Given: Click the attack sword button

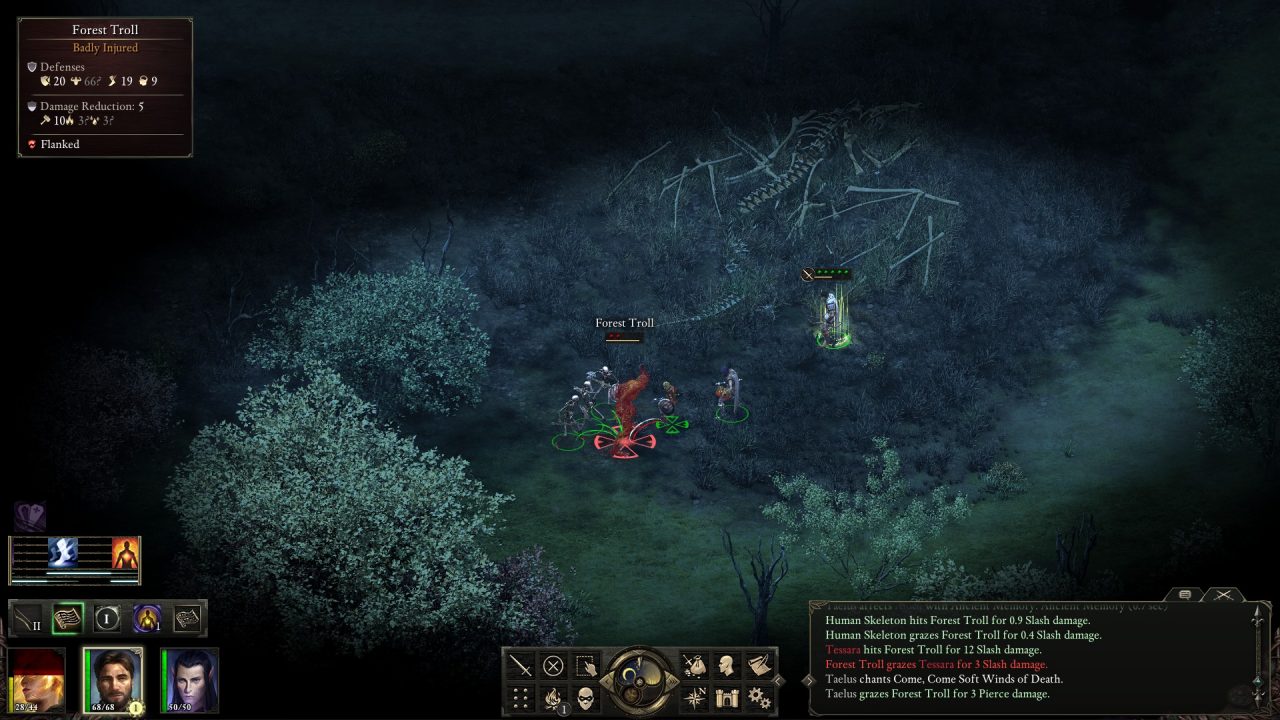Looking at the screenshot, I should pyautogui.click(x=520, y=666).
